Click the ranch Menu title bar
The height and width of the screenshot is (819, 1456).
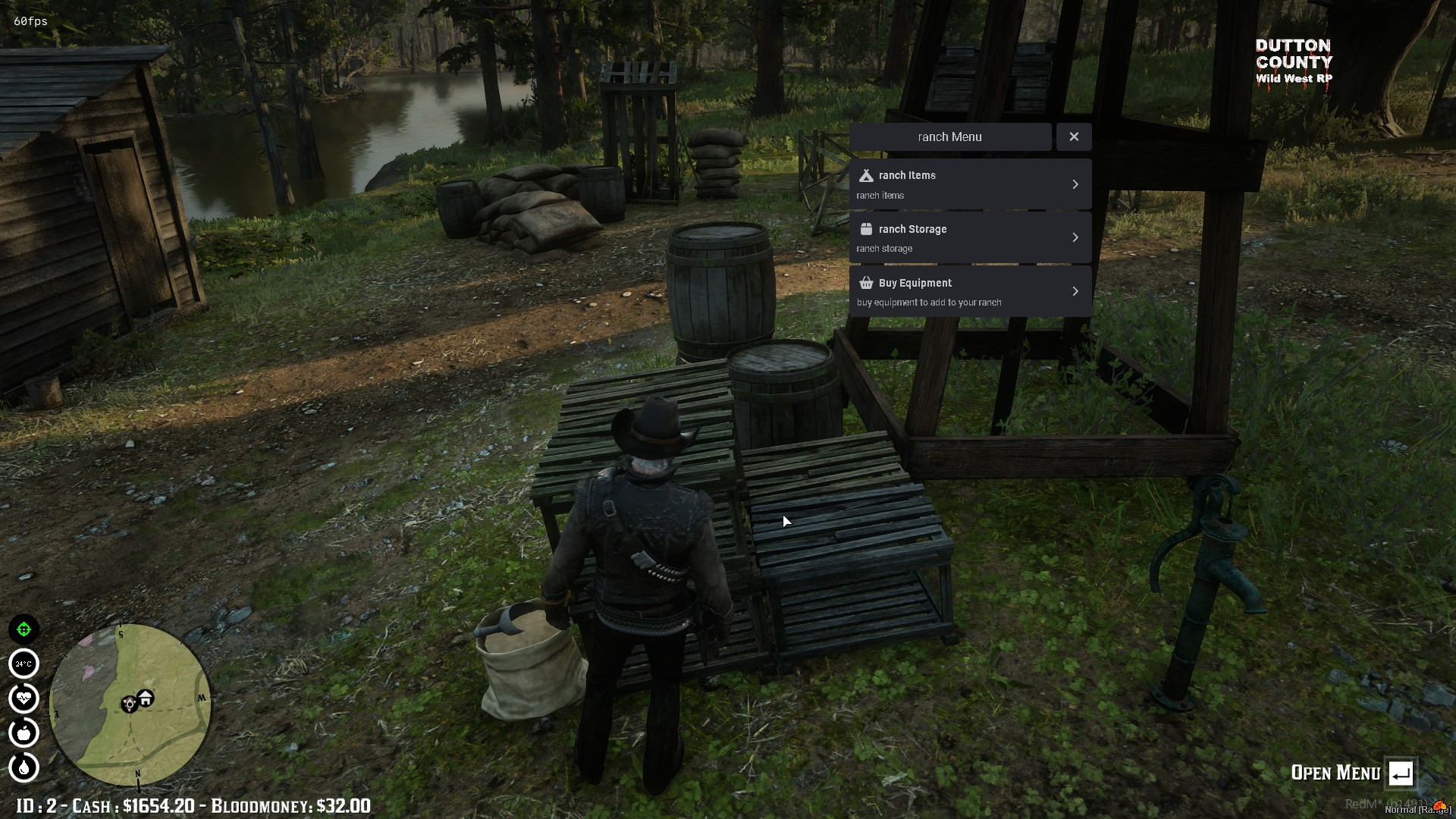(x=949, y=136)
